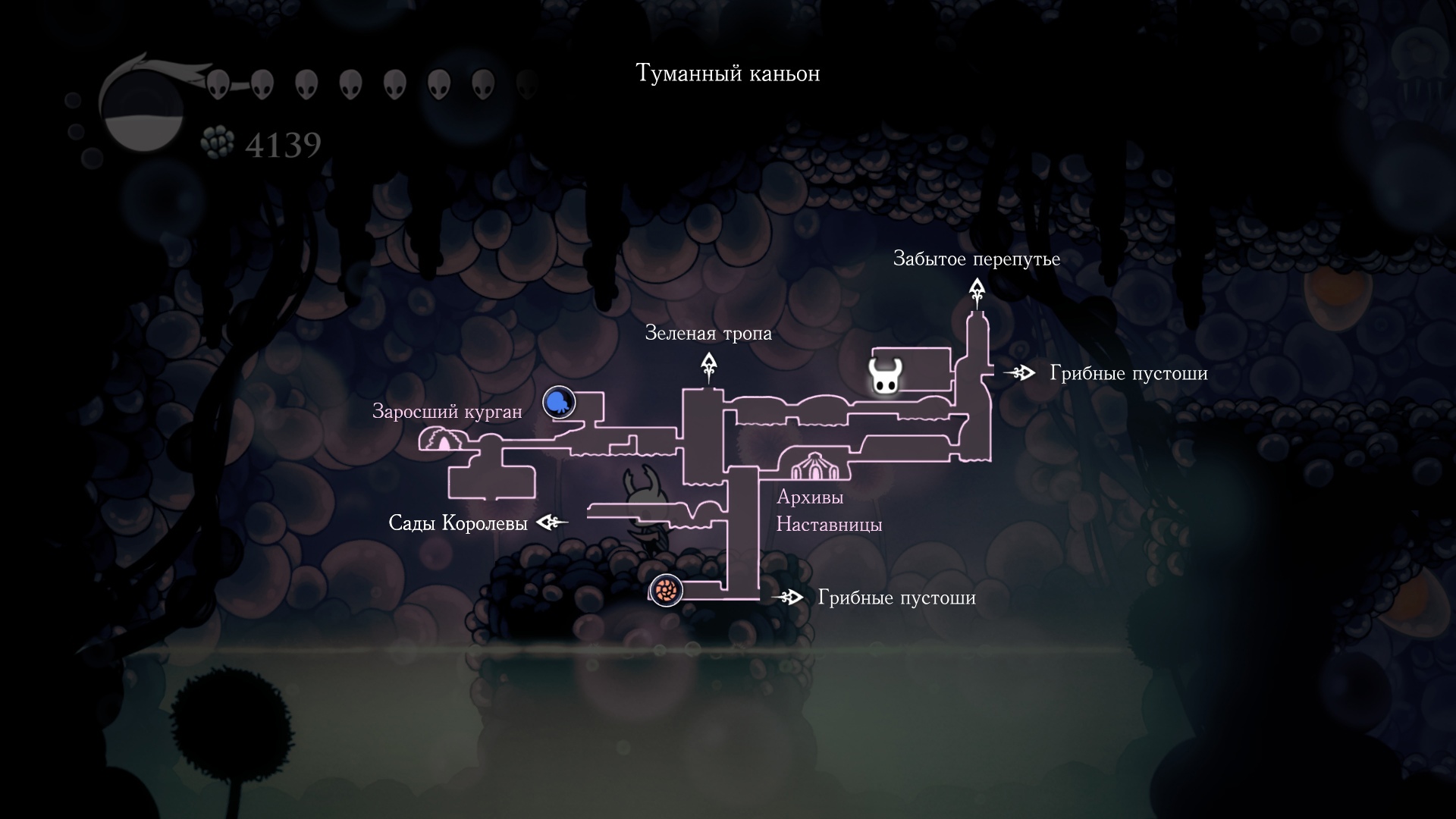Image resolution: width=1456 pixels, height=819 pixels.
Task: Click the Зеленая тропа label
Action: coord(708,332)
